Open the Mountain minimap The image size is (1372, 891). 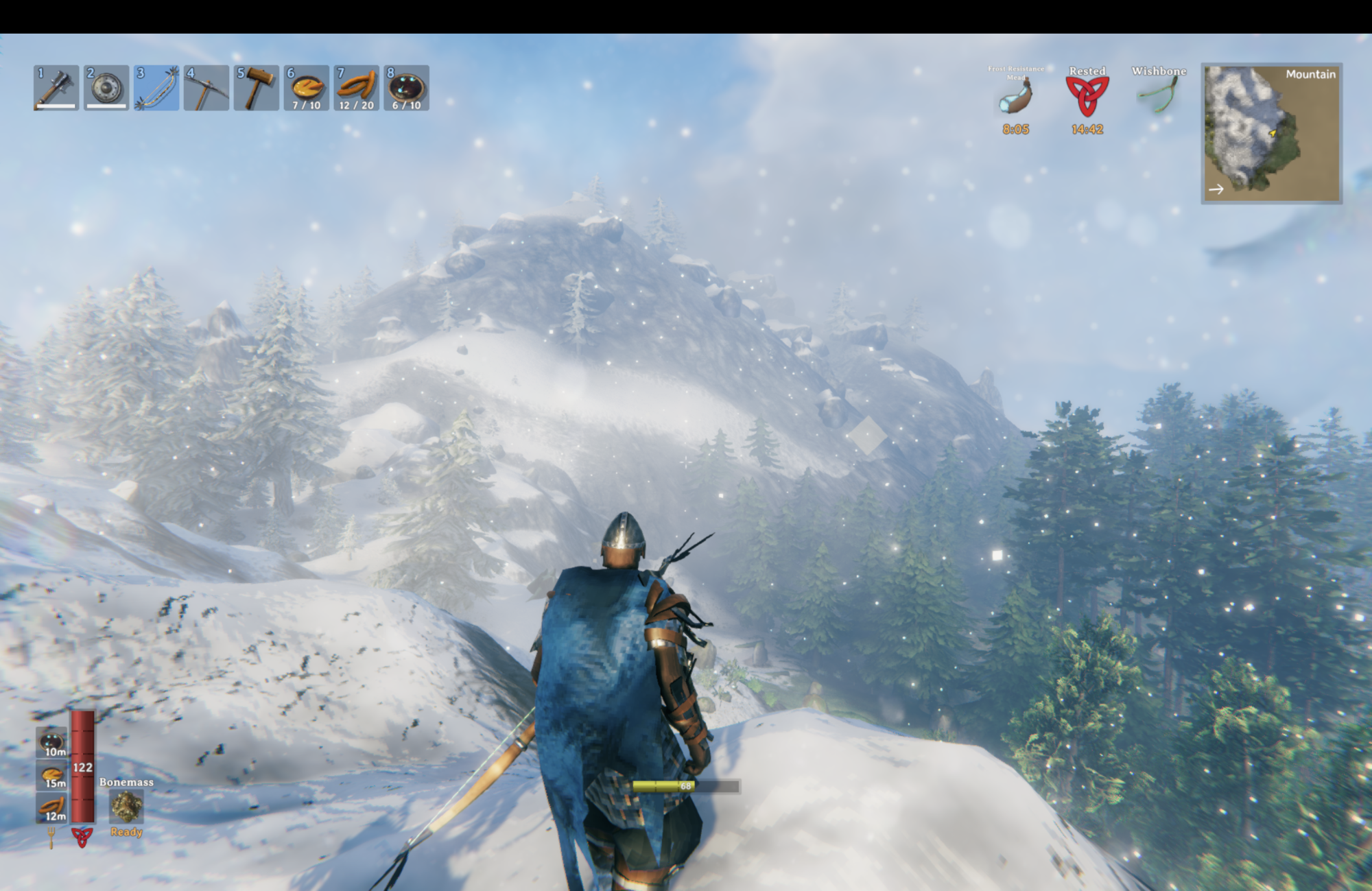tap(1271, 134)
